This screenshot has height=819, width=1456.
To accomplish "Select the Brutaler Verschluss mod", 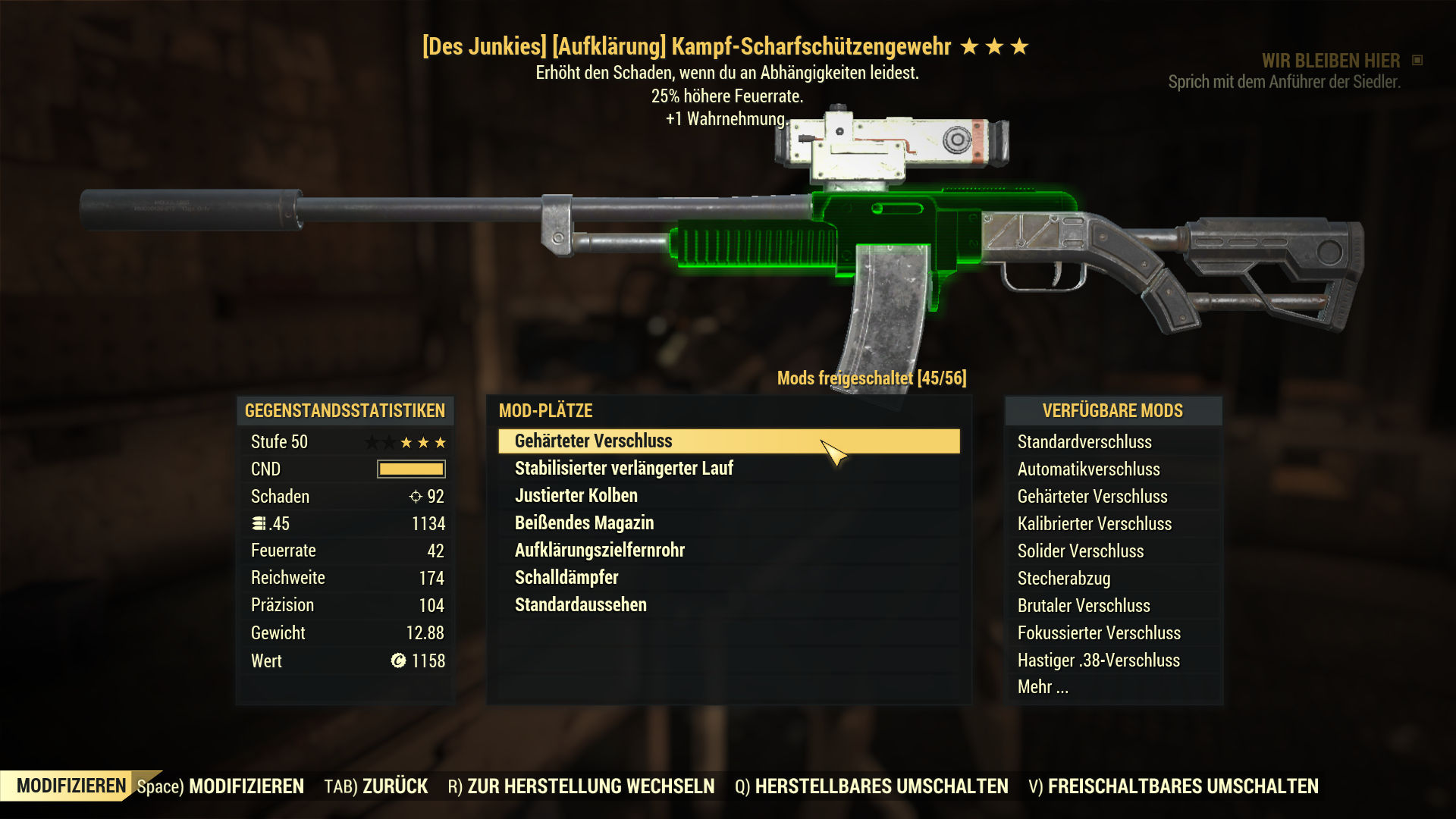I will [x=1084, y=606].
